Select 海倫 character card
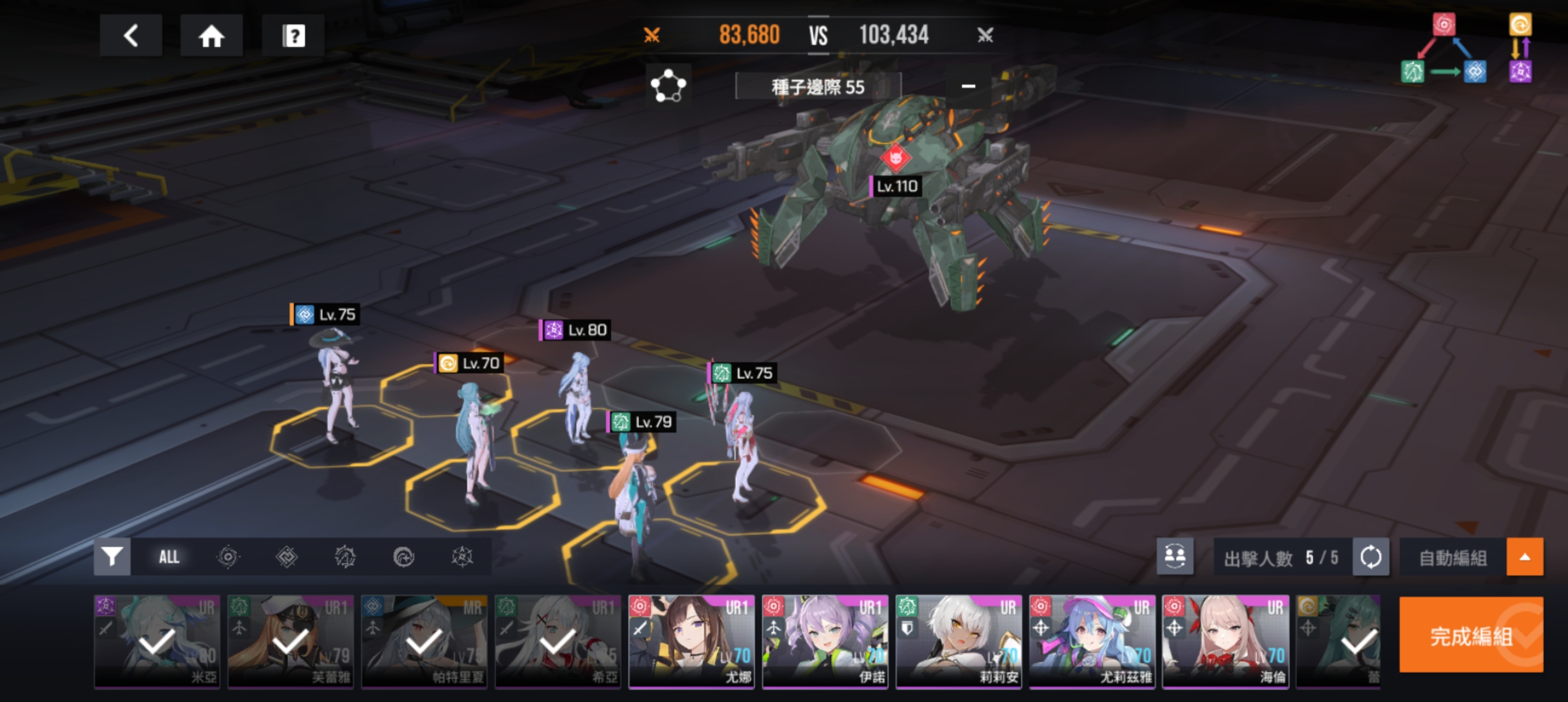 coord(1225,642)
